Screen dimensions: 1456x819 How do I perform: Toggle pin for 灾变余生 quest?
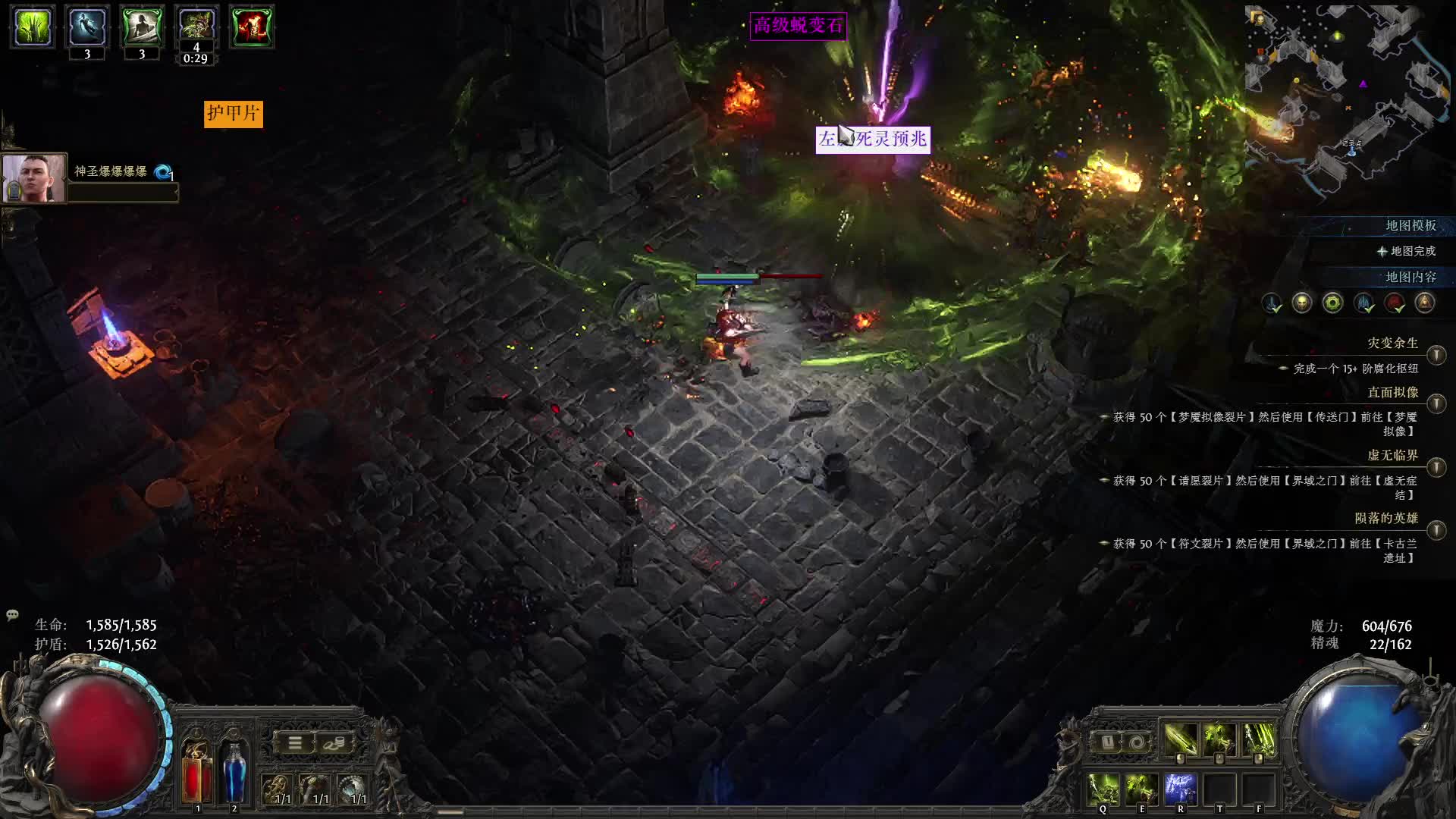click(x=1436, y=355)
